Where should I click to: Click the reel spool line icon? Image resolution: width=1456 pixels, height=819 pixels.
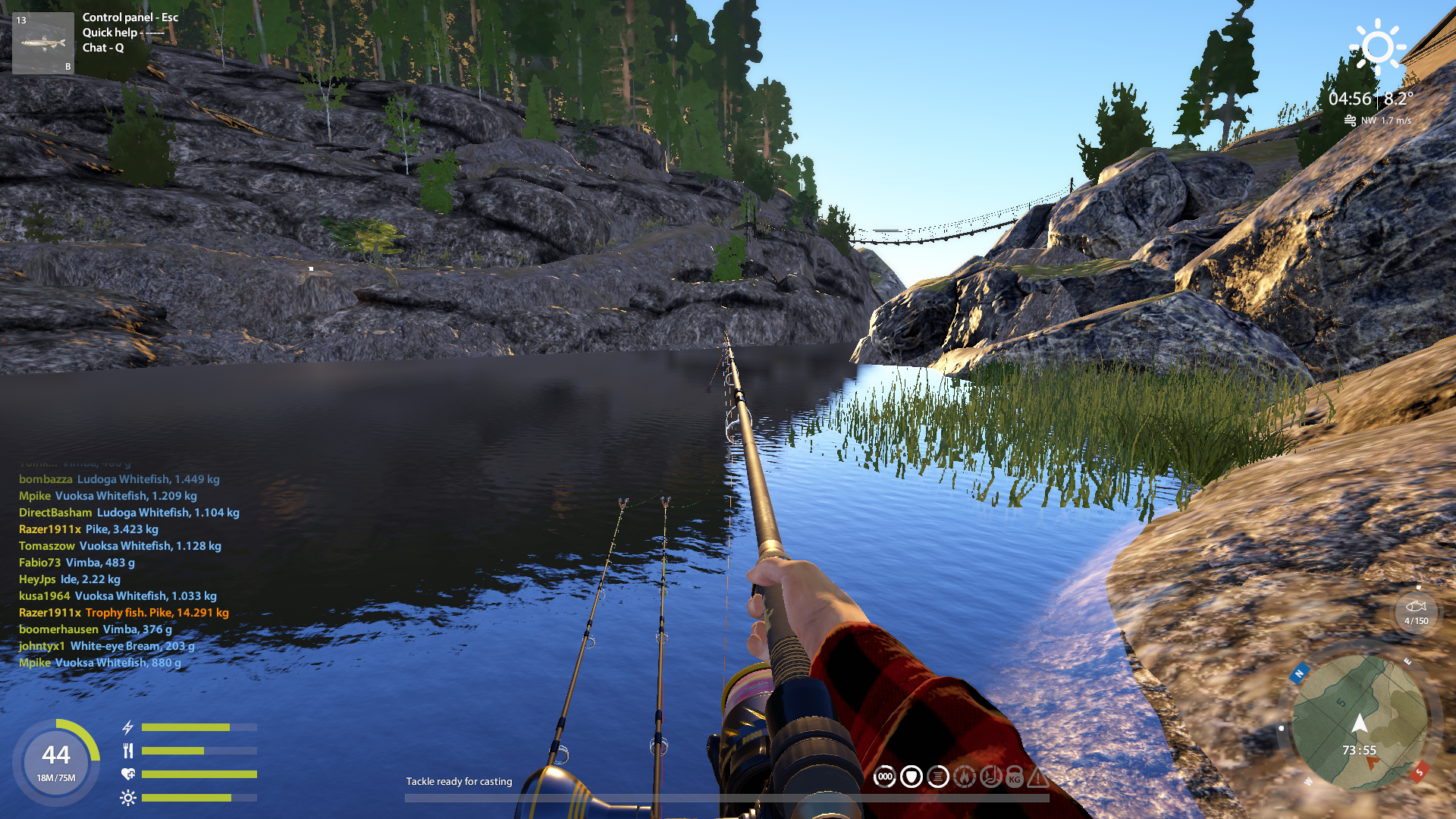(938, 777)
